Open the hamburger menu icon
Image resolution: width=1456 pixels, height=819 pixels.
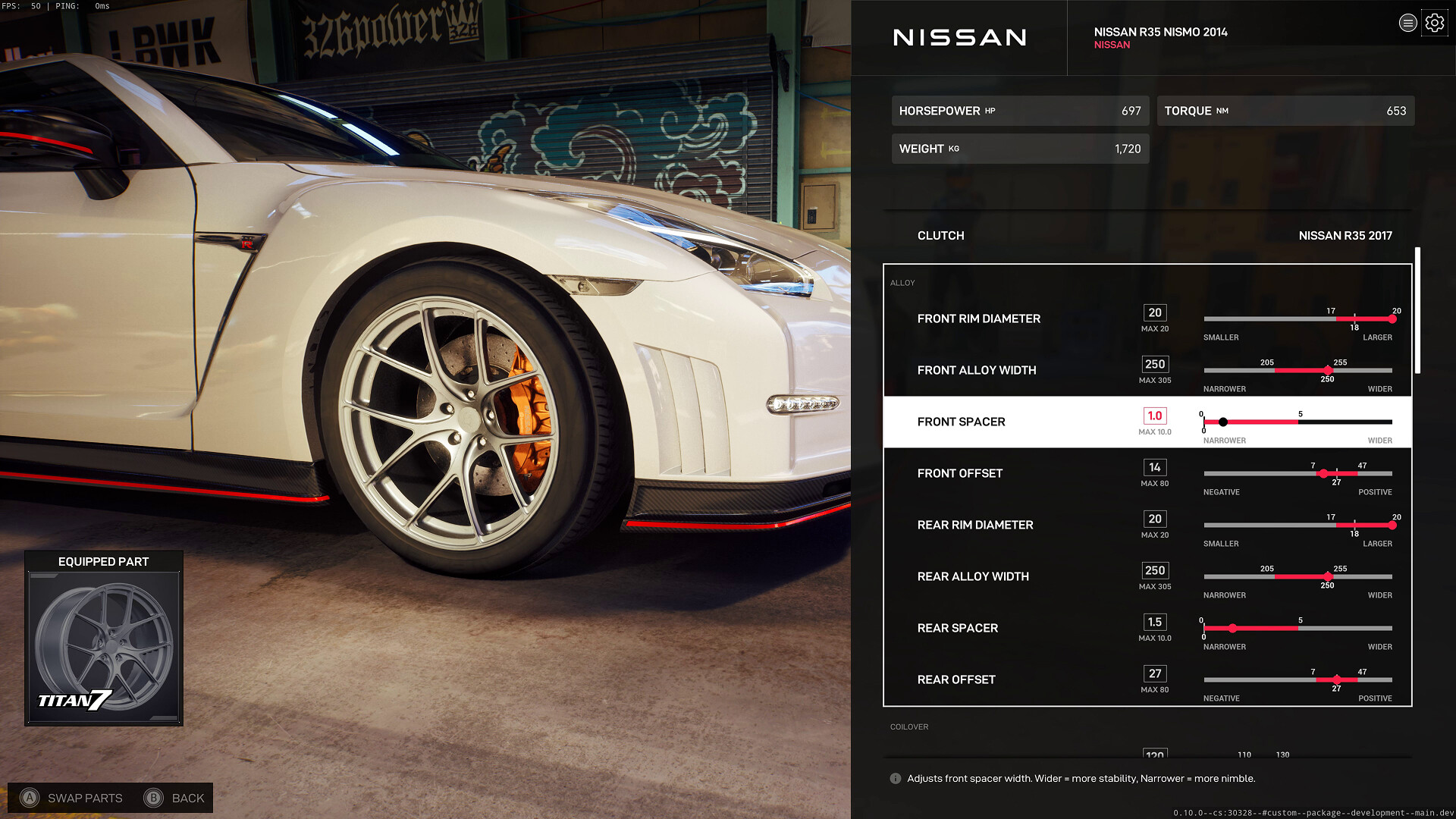tap(1408, 23)
